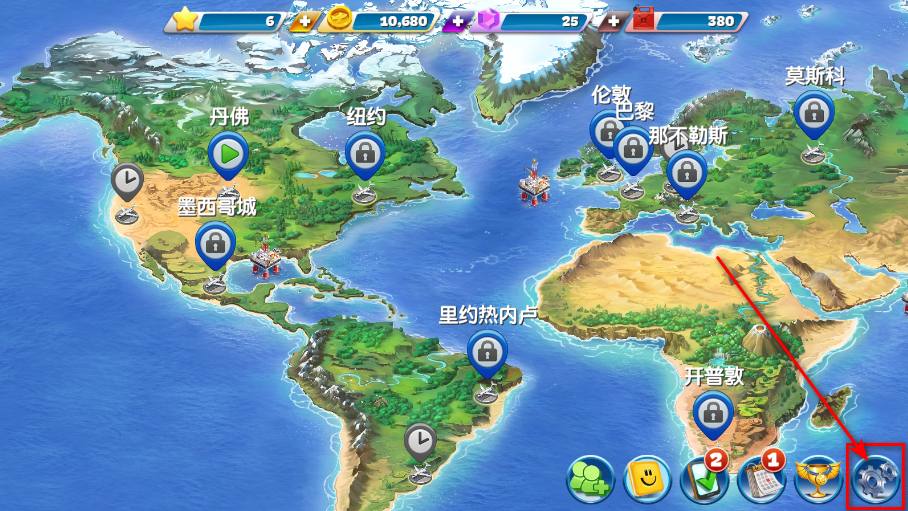Choose the locked Cape Town (开普敦) marker

[x=713, y=411]
